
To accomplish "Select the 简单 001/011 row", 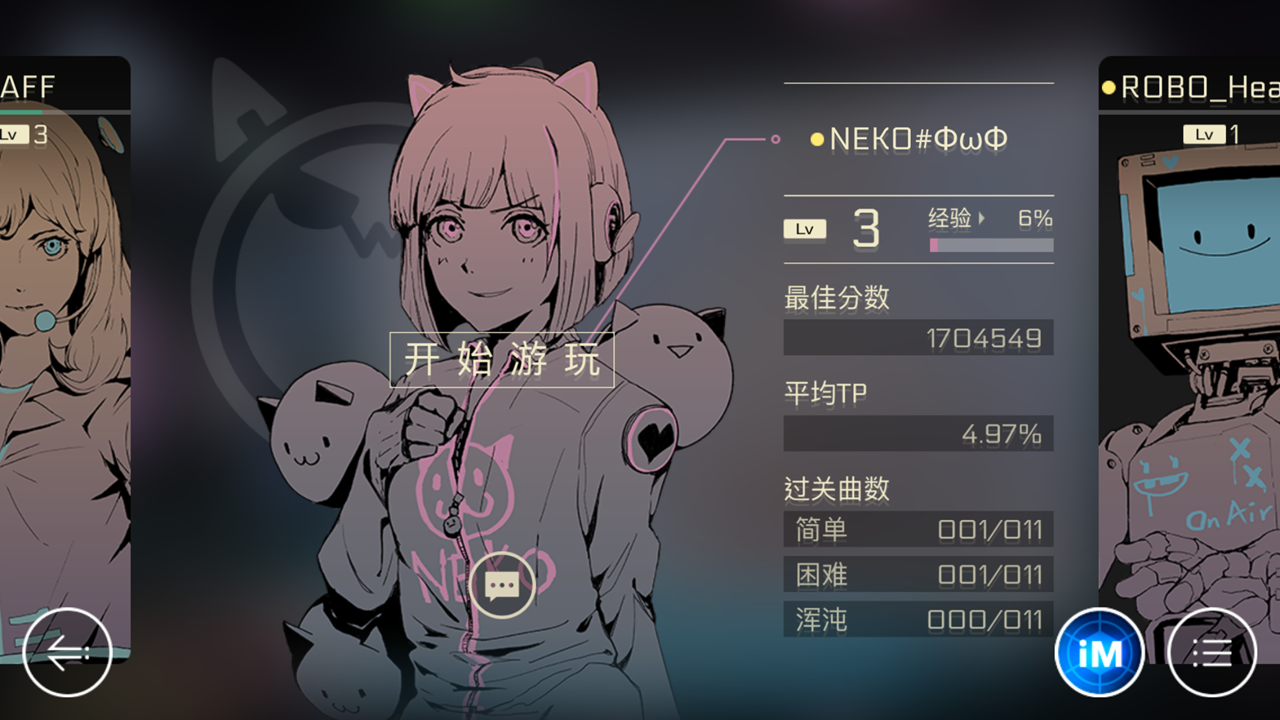I will tap(919, 530).
